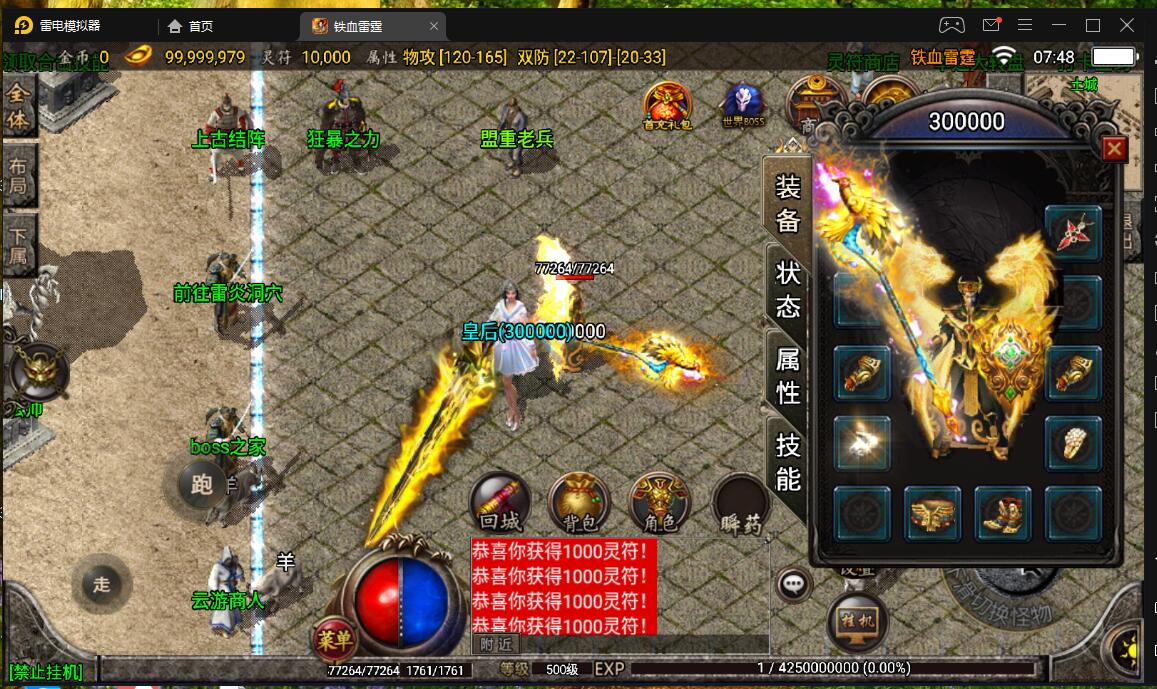The width and height of the screenshot is (1157, 689).
Task: Open the 世界BOSS world boss icon
Action: tap(742, 105)
